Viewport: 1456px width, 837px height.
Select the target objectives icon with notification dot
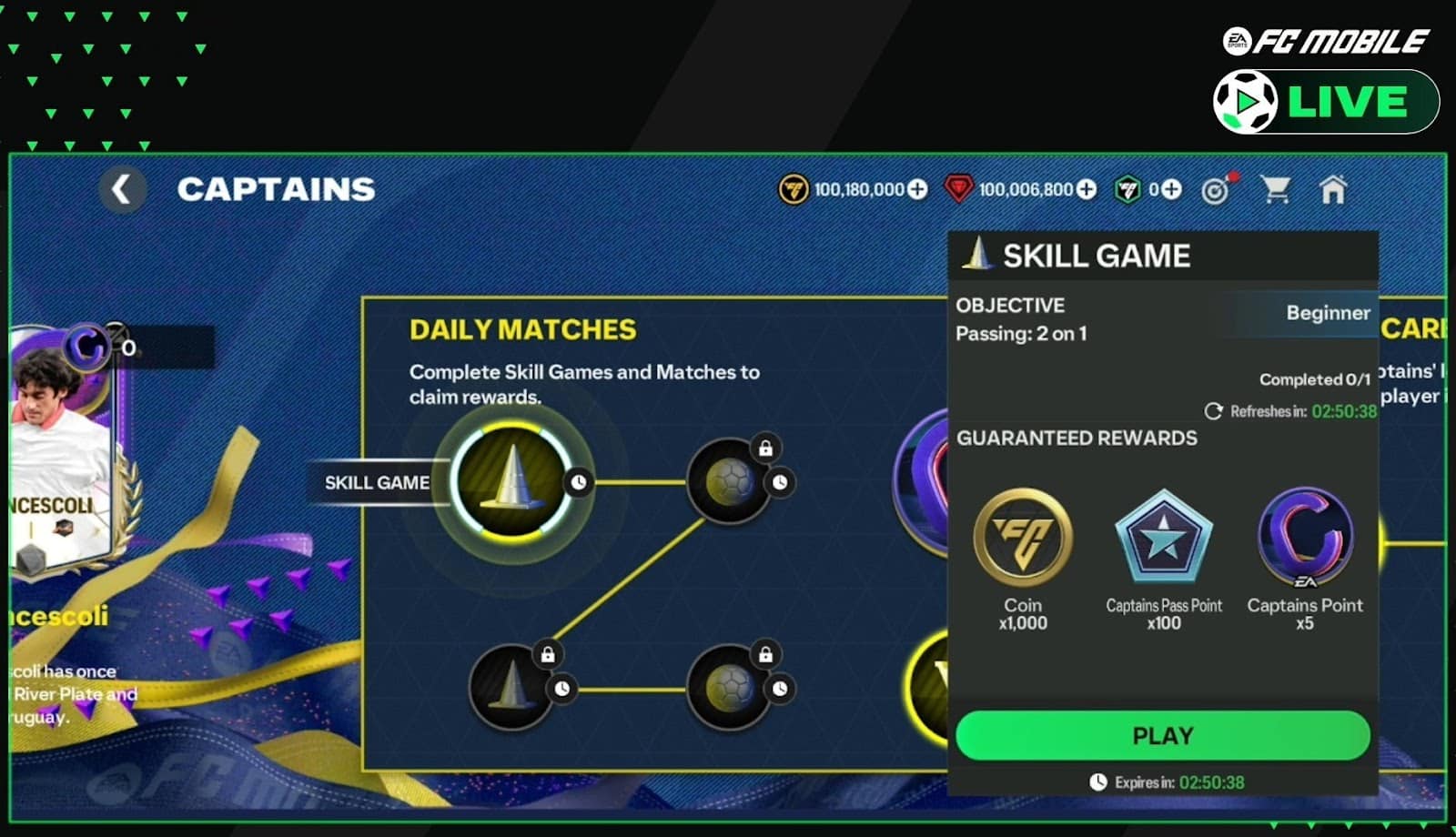[1219, 188]
